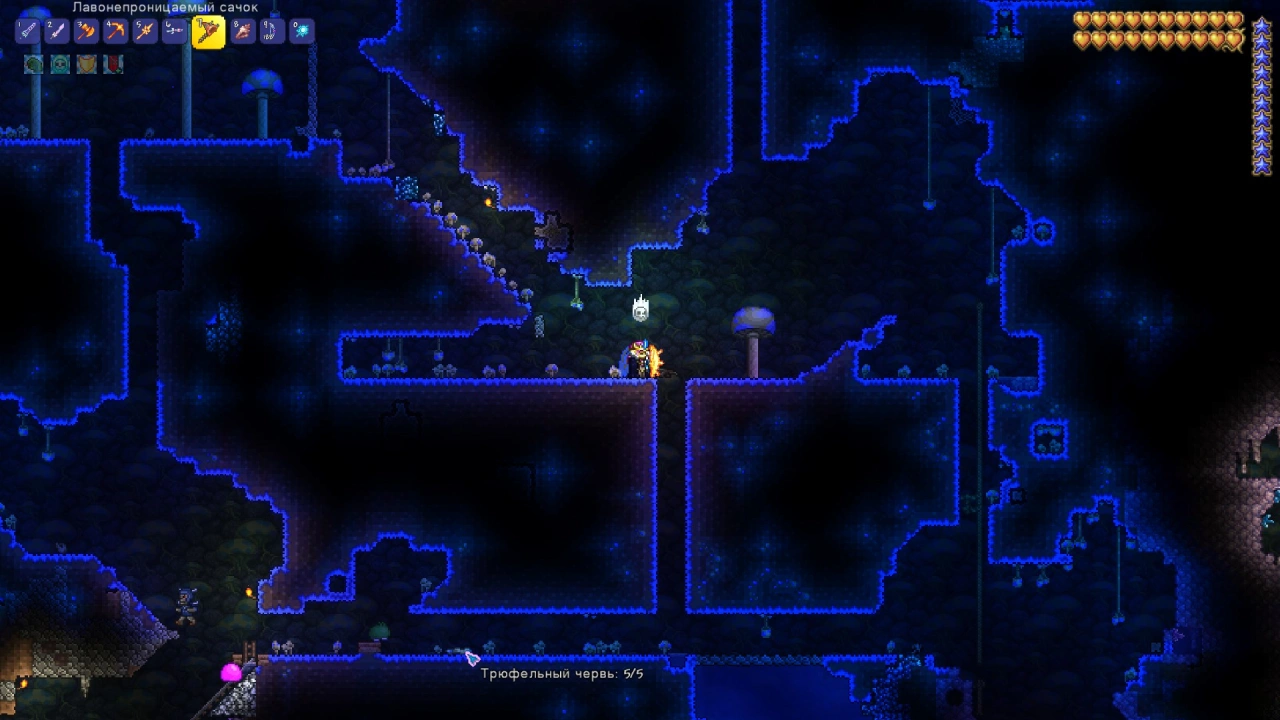Click the teal skull-face buff icon

(60, 65)
